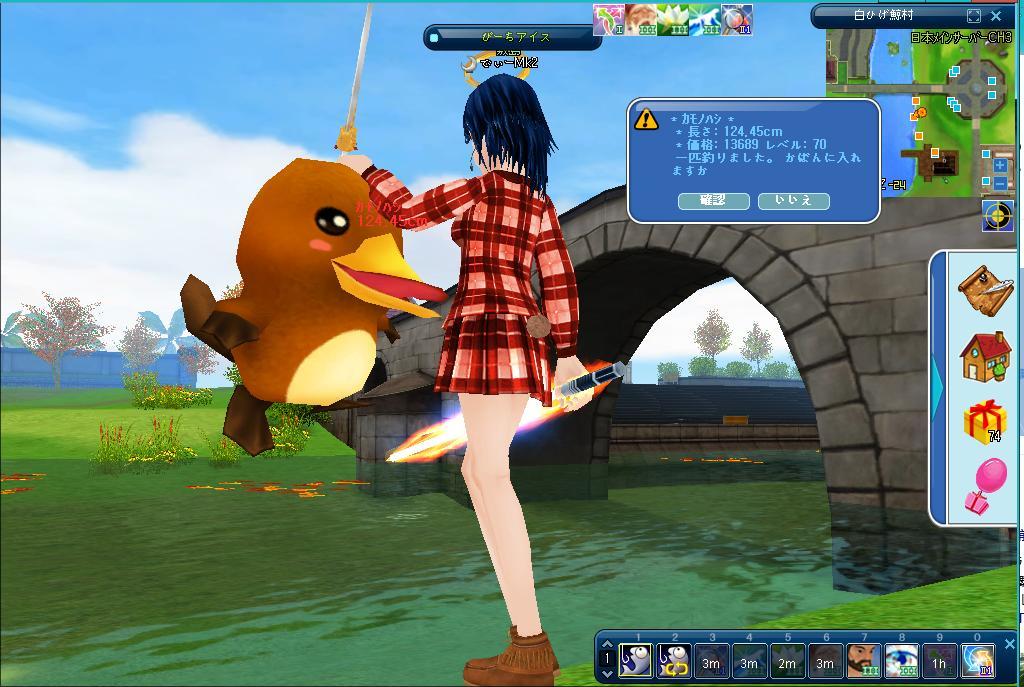1024x687 pixels.
Task: Switch hotbar page with the up arrow
Action: pyautogui.click(x=606, y=645)
